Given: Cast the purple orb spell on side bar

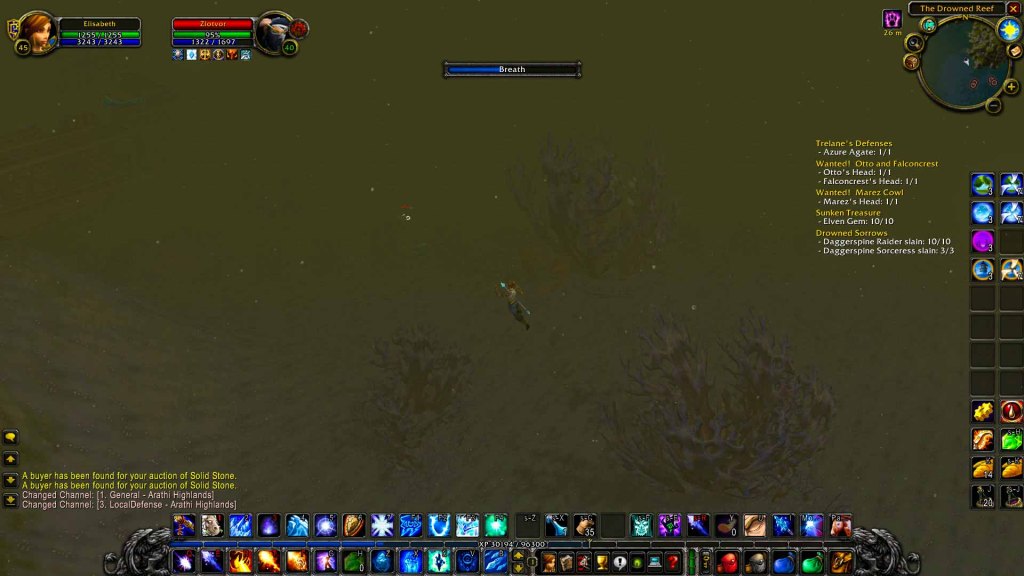Looking at the screenshot, I should [982, 241].
